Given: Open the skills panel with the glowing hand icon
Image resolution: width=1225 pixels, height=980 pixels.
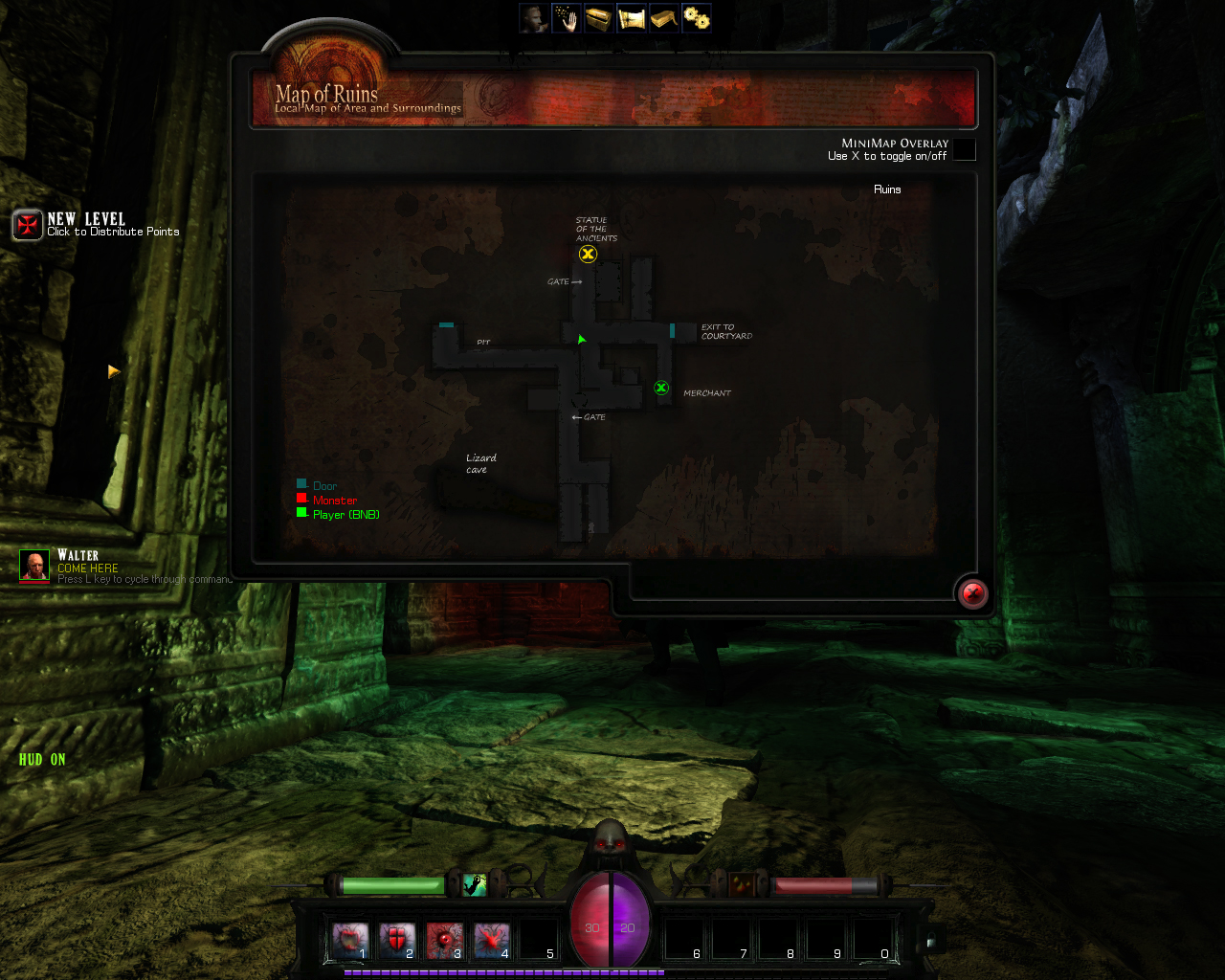Looking at the screenshot, I should (x=567, y=17).
